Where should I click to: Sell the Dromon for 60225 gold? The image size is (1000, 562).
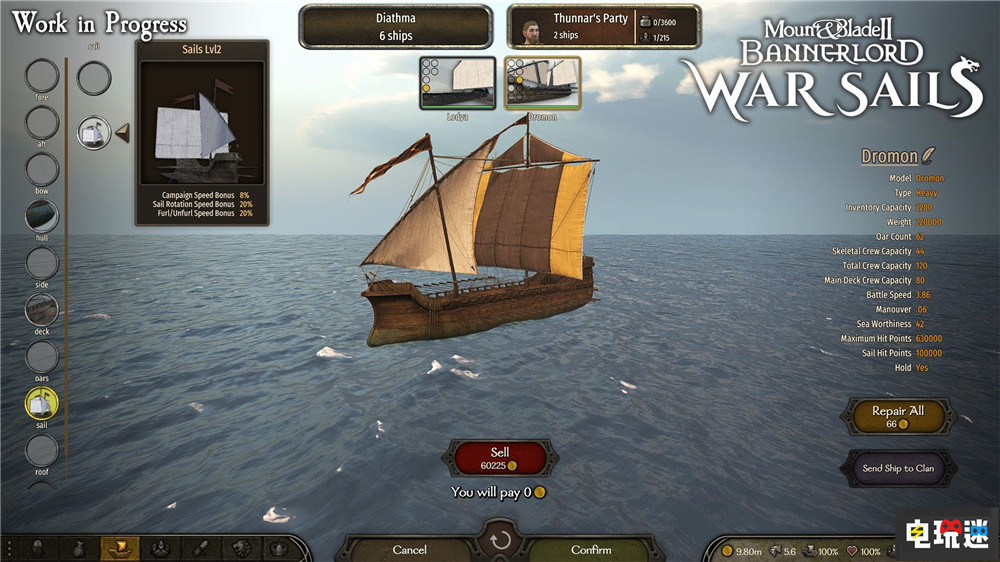point(500,458)
